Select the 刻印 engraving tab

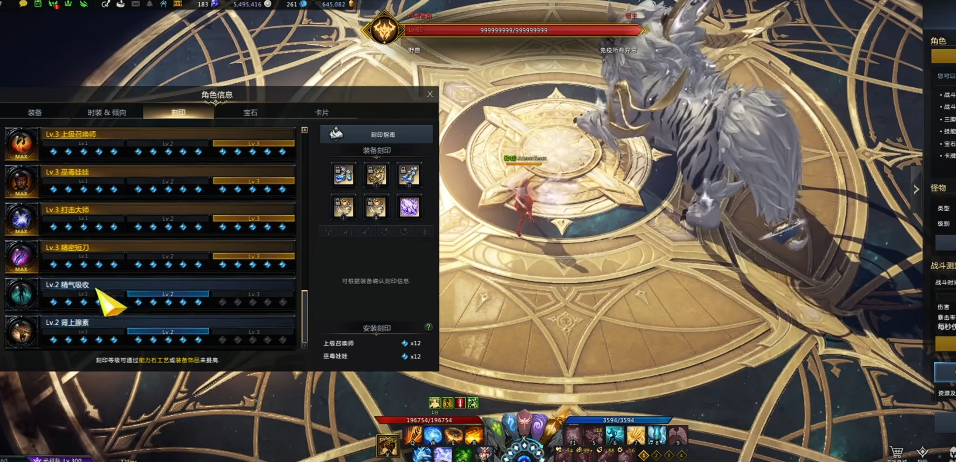pos(178,113)
